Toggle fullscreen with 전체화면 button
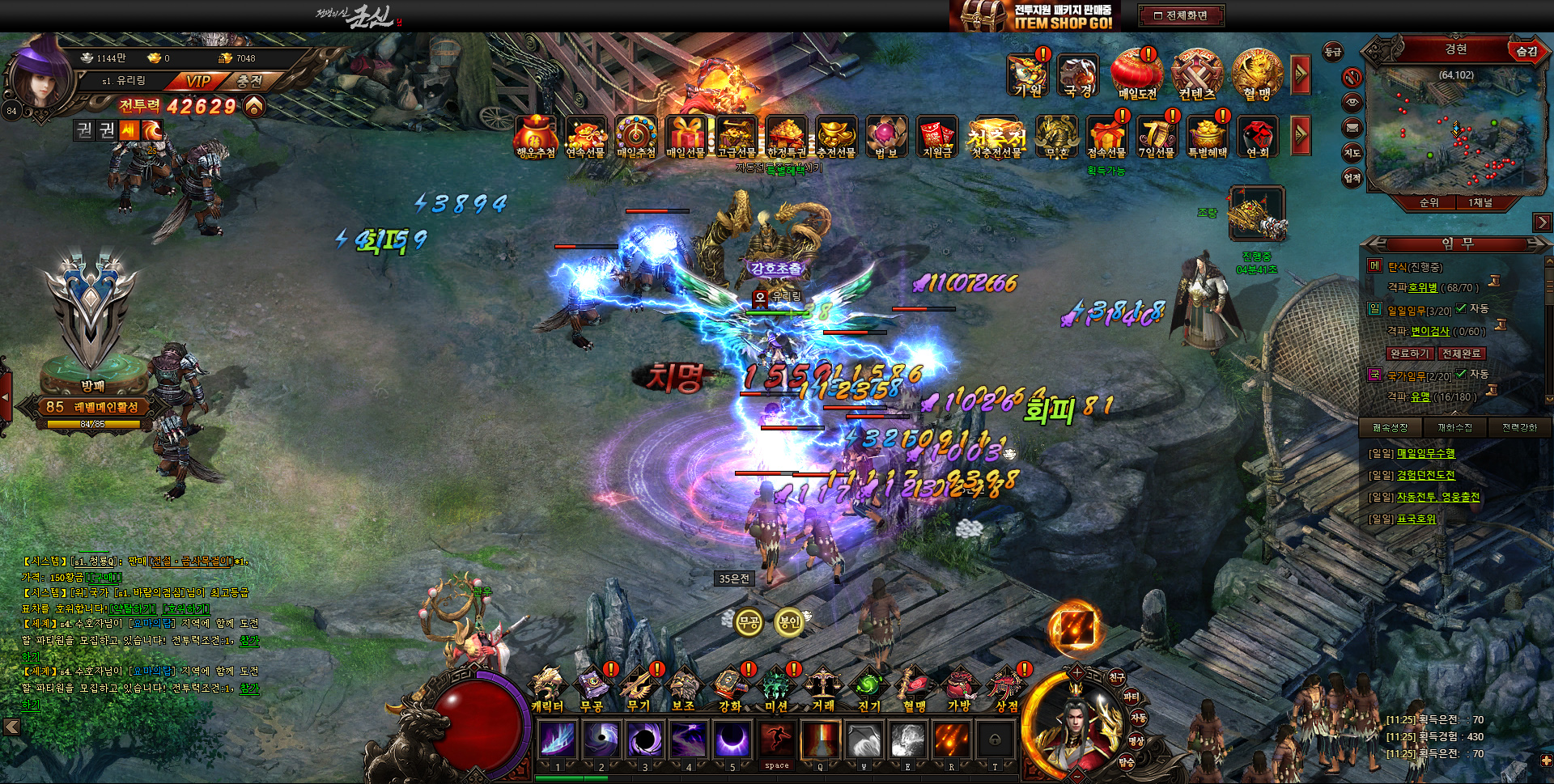This screenshot has width=1554, height=784. [1181, 15]
